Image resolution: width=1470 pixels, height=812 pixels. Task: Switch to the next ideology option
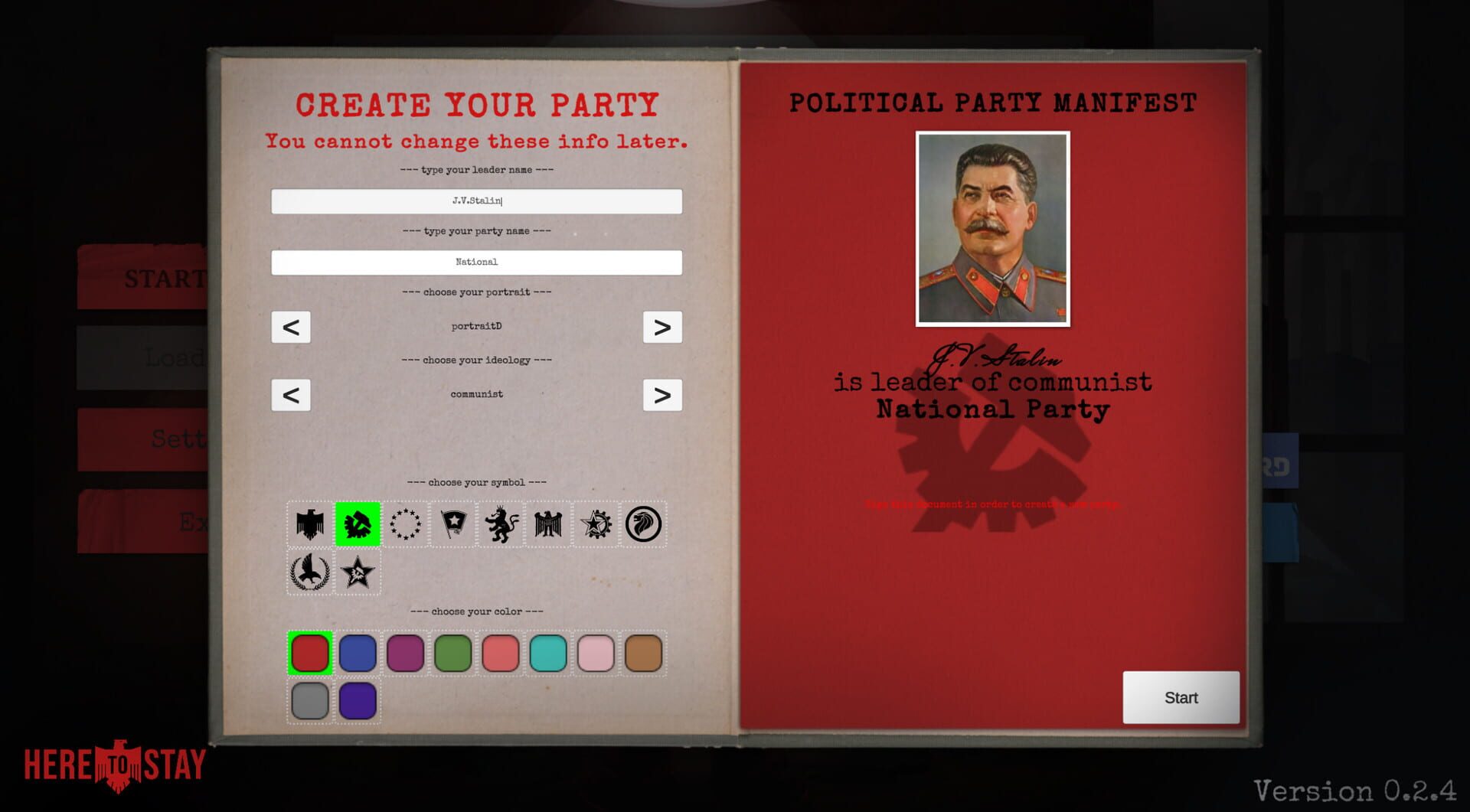tap(663, 395)
